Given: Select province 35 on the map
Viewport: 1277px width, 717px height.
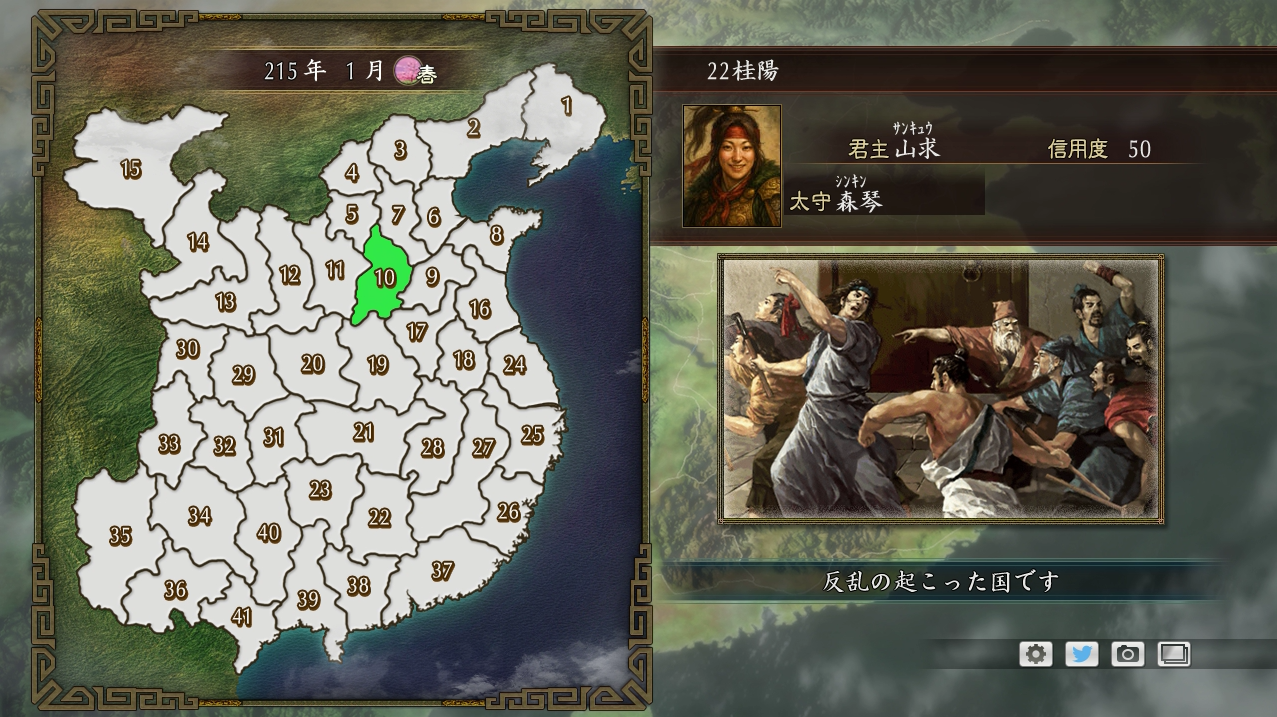Looking at the screenshot, I should coord(120,536).
